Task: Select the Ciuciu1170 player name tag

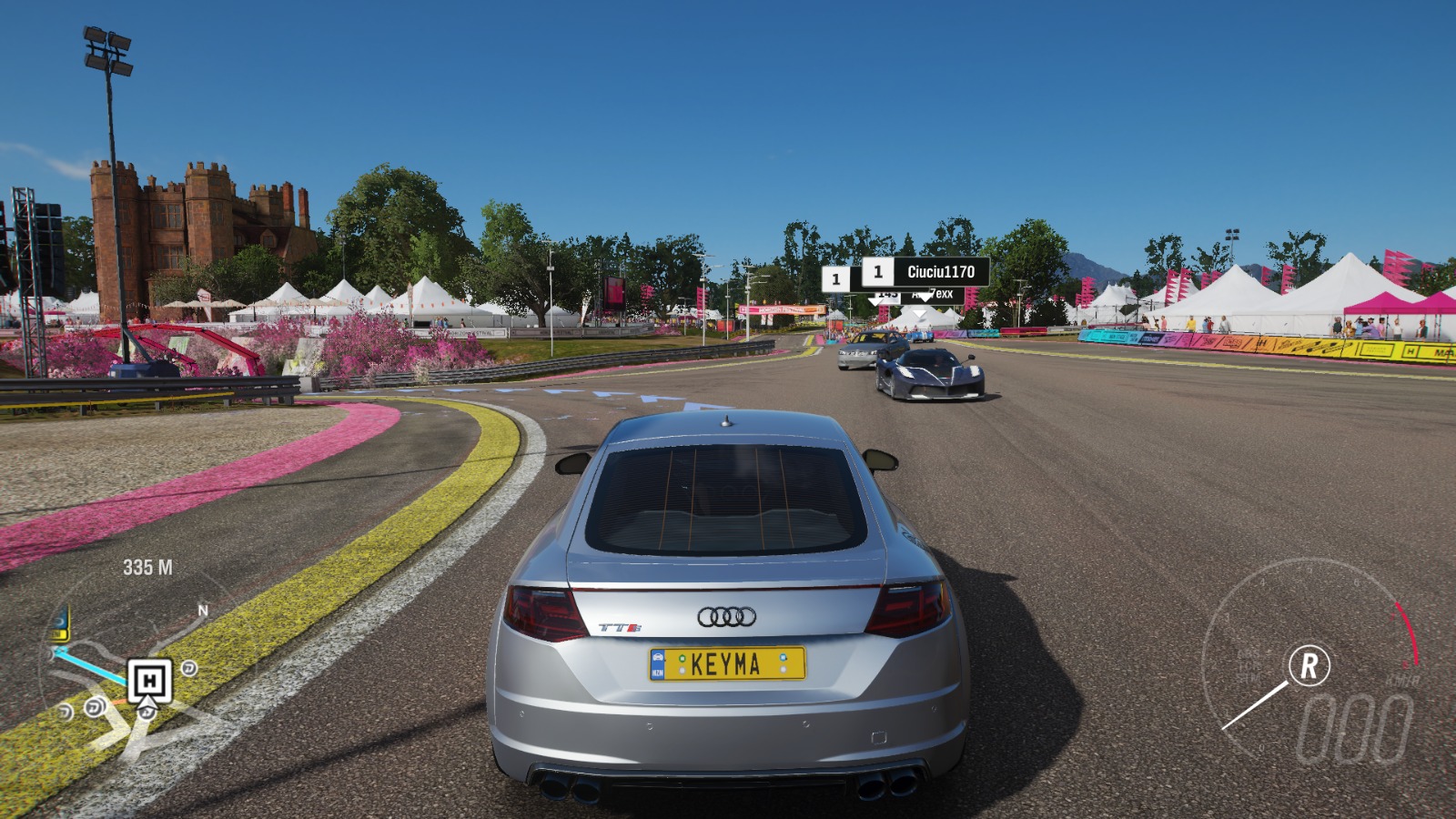Action: 940,271
